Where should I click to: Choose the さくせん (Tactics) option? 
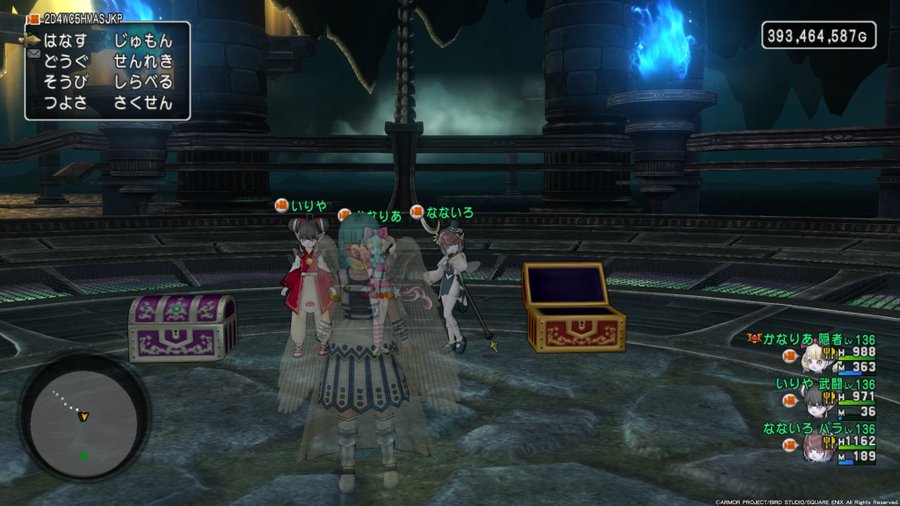pos(144,102)
